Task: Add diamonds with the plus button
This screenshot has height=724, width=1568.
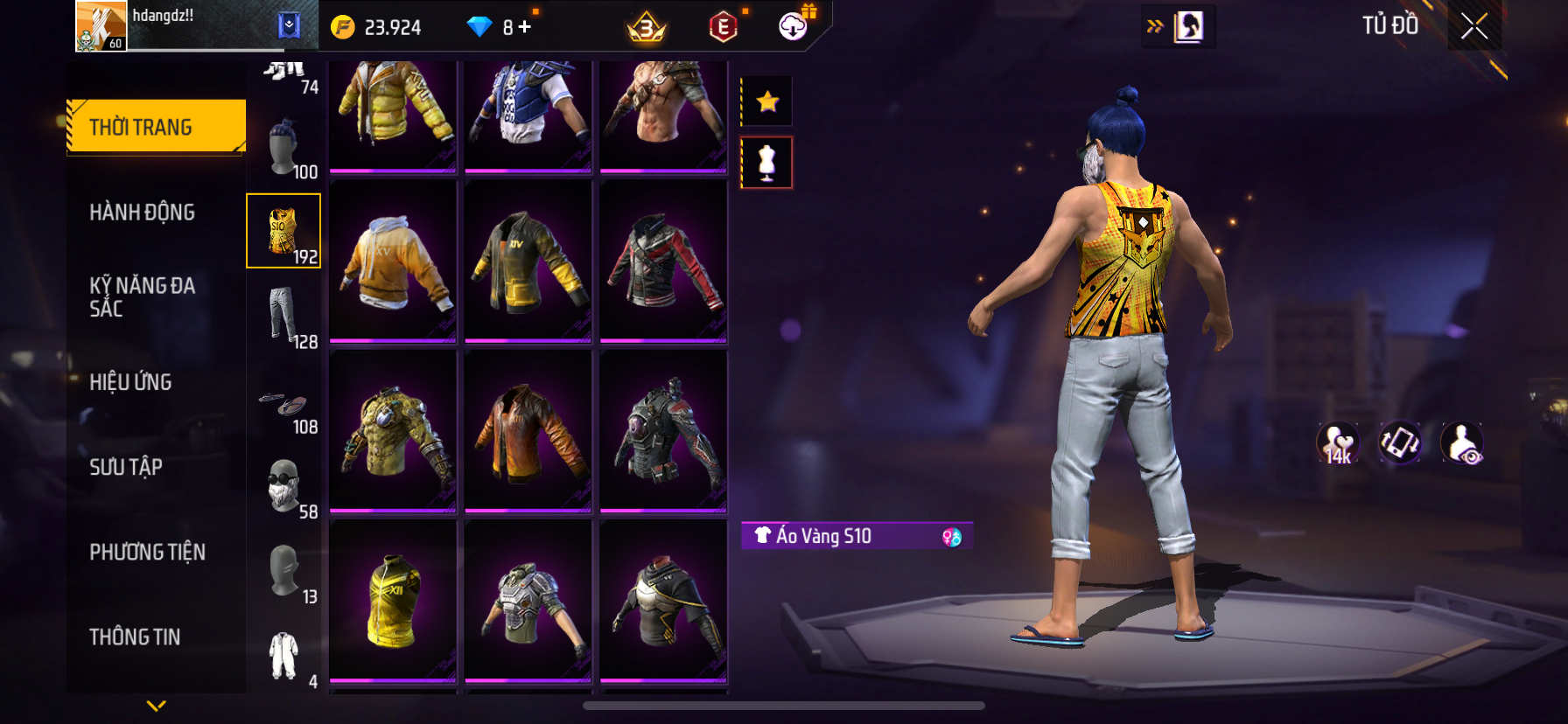Action: 525,27
